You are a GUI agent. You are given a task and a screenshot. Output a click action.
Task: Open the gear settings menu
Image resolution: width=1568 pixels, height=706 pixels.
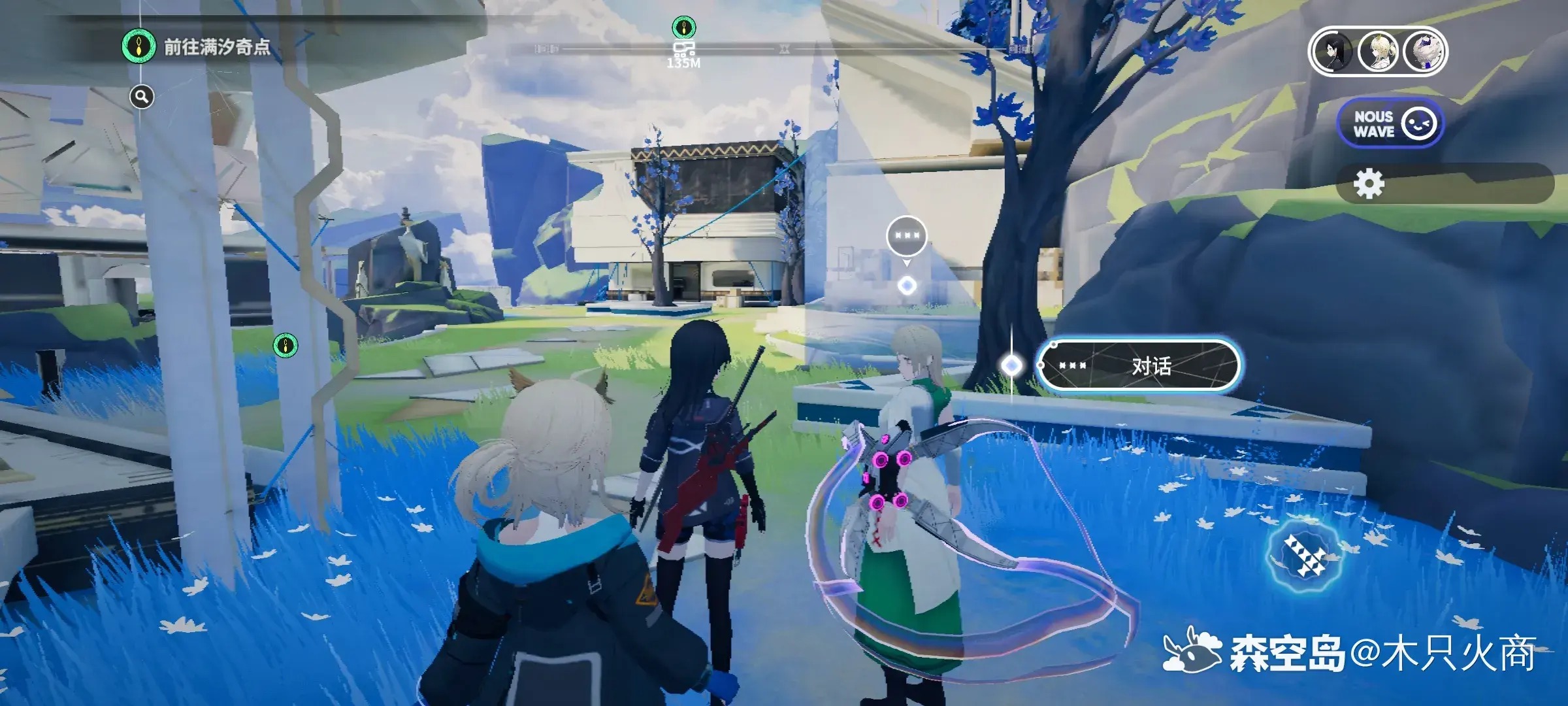click(1369, 184)
